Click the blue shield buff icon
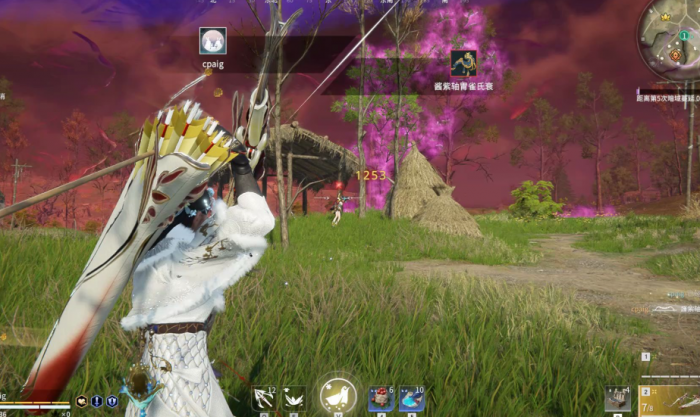700x417 pixels. point(112,401)
